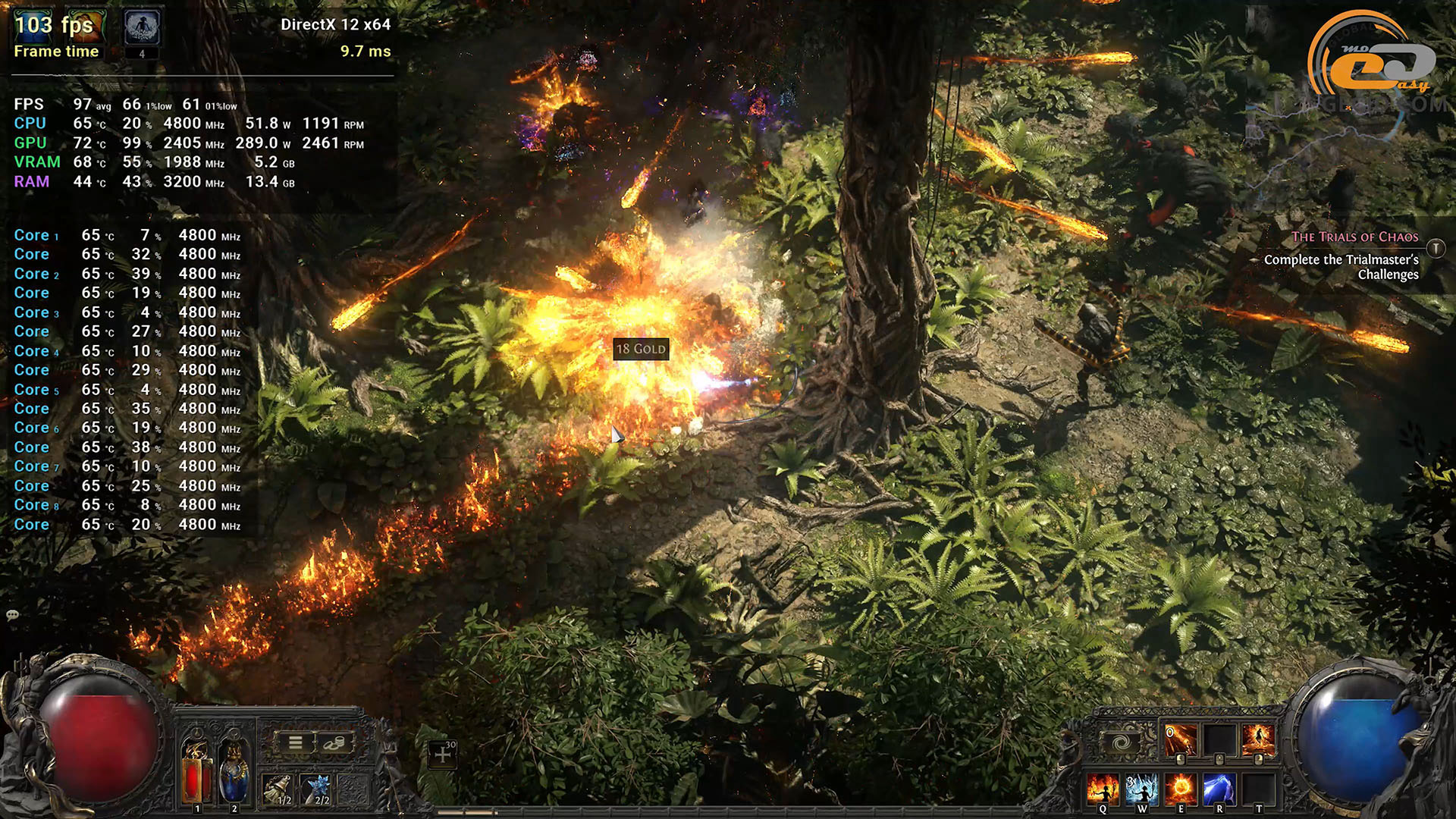Click the cross icon with 30 points
This screenshot has width=1456, height=819.
tap(443, 754)
